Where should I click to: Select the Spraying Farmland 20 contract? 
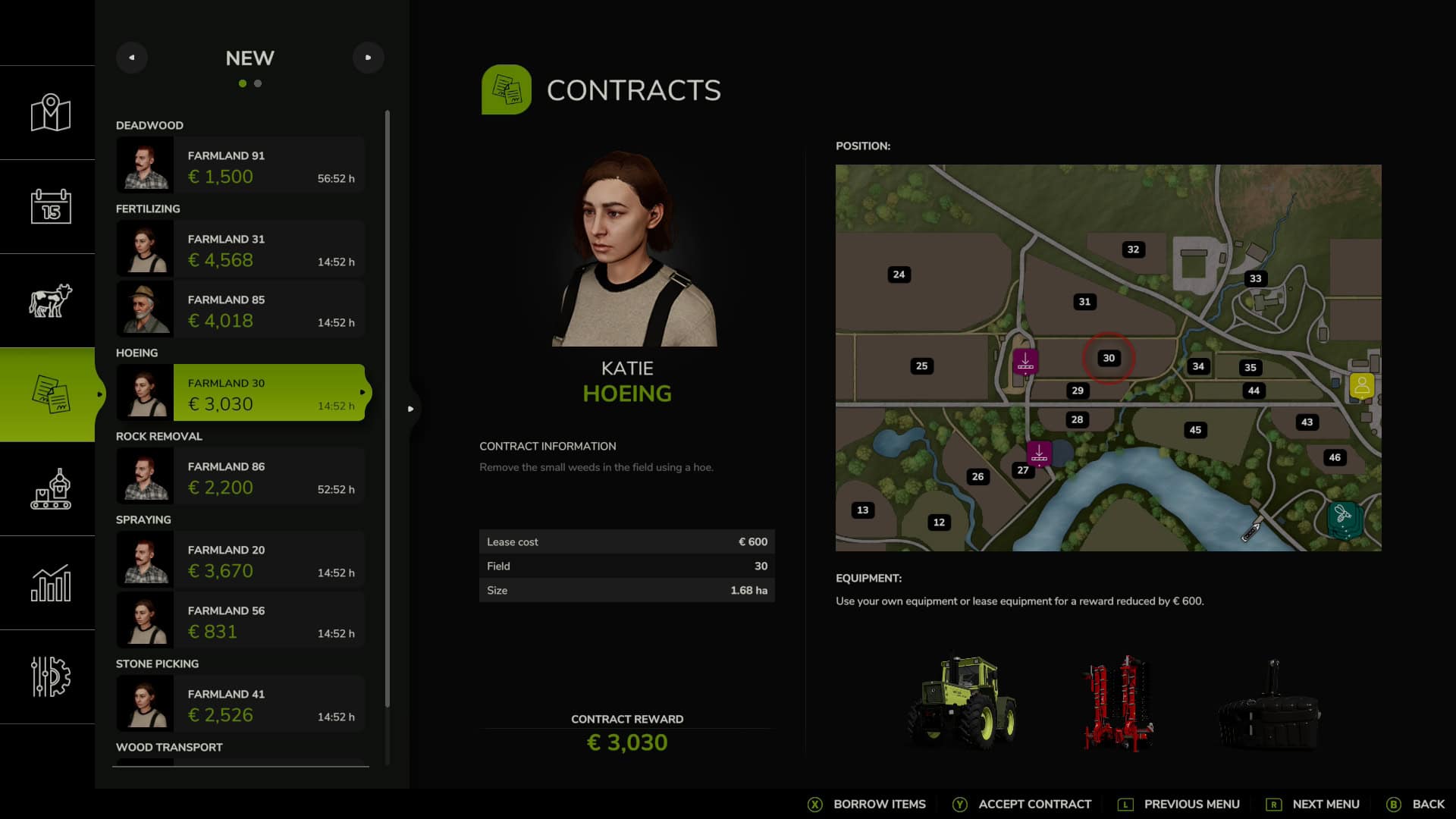tap(241, 560)
